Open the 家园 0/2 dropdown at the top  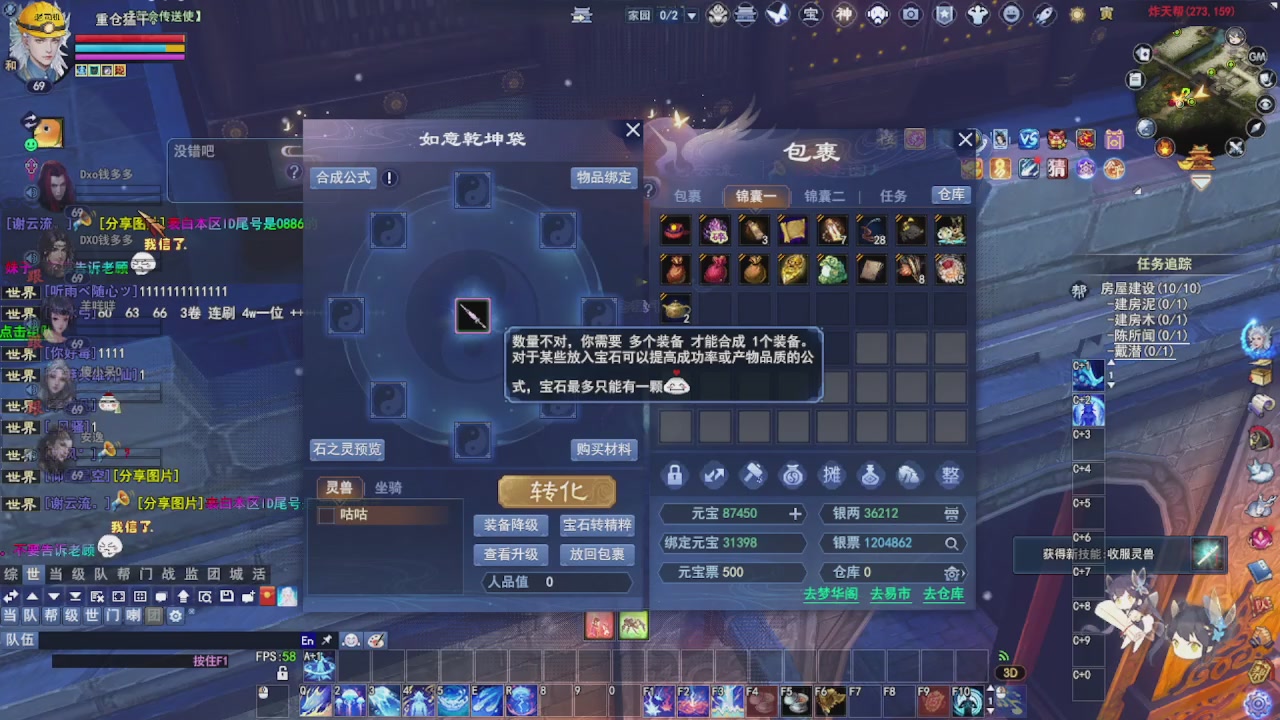click(x=692, y=14)
